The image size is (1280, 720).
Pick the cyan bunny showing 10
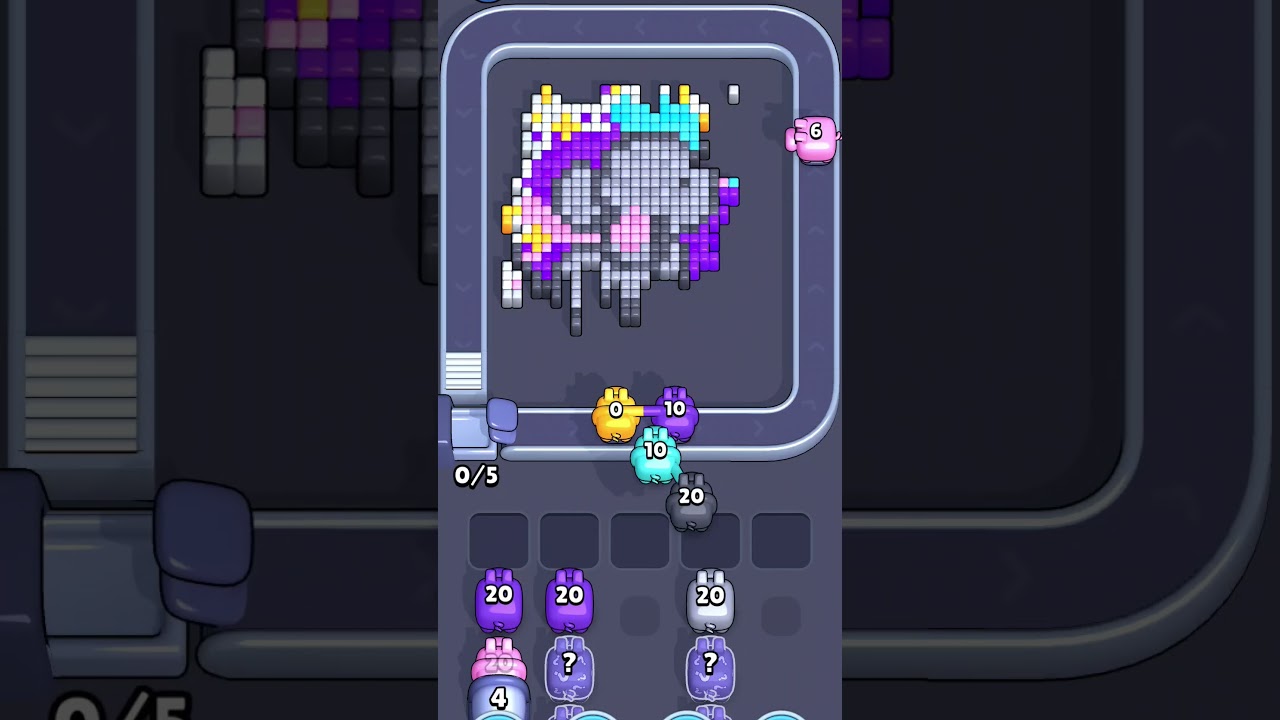pos(656,453)
